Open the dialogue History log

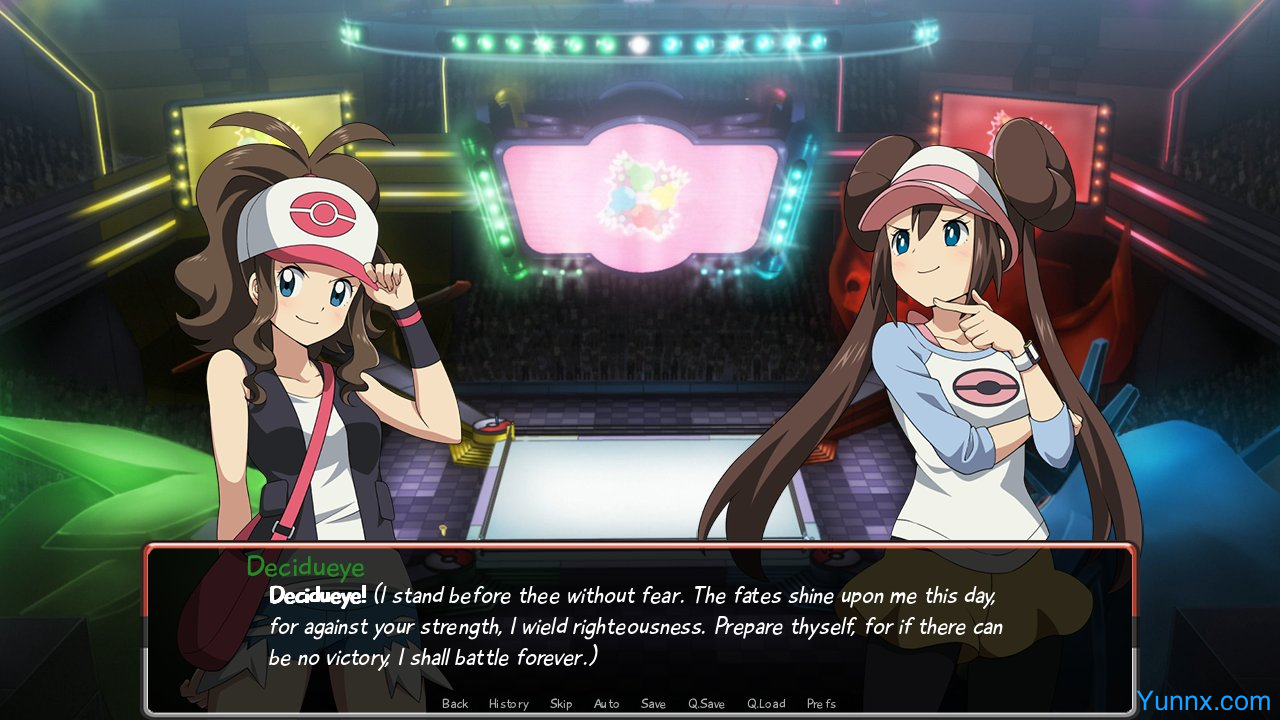point(508,704)
